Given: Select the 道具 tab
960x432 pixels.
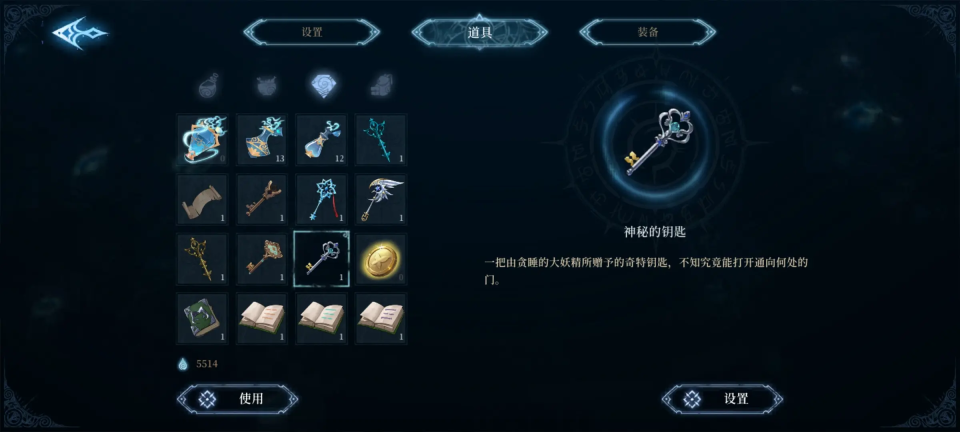Looking at the screenshot, I should click(480, 32).
